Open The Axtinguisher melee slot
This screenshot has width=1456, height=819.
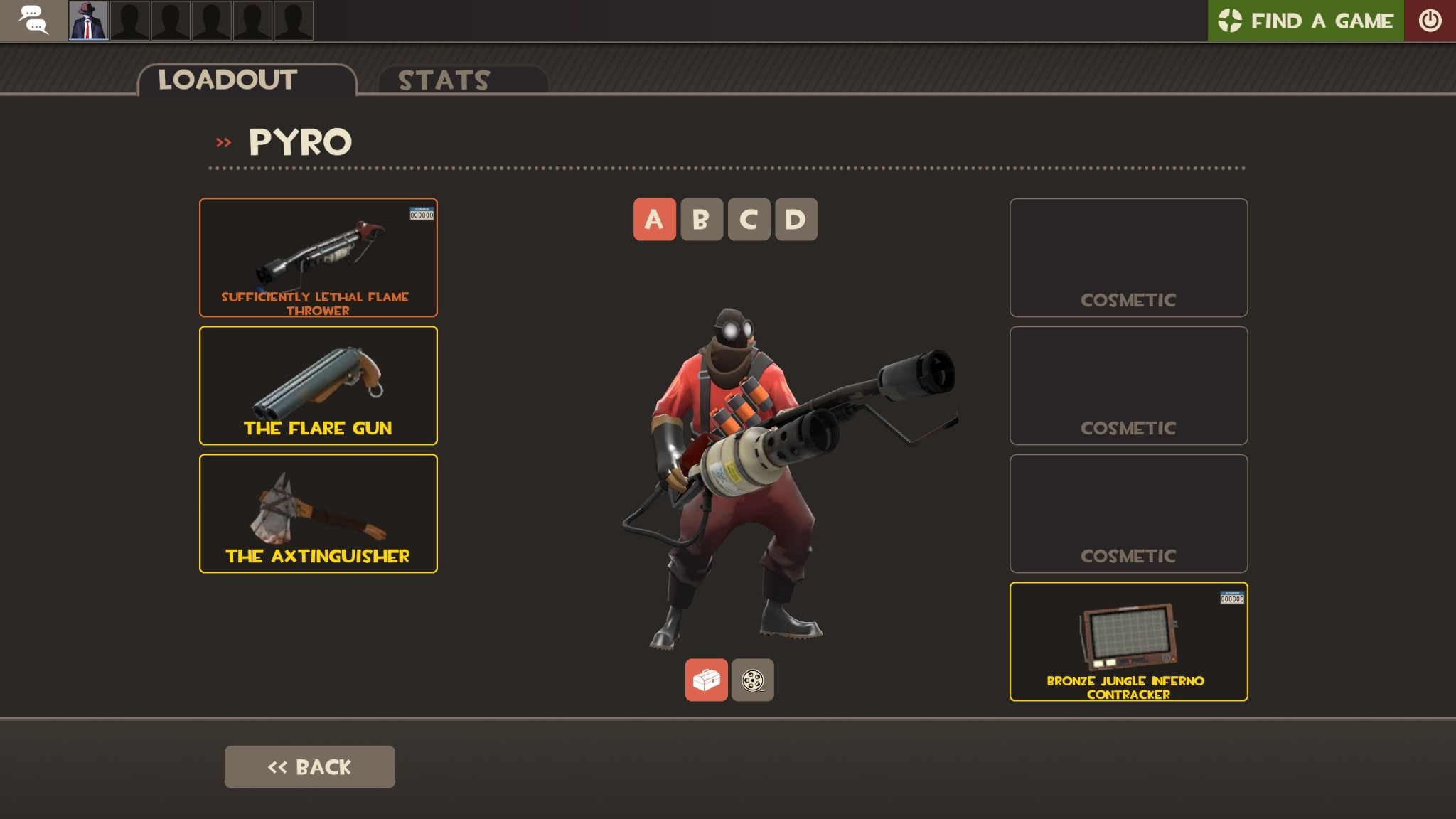coord(318,513)
